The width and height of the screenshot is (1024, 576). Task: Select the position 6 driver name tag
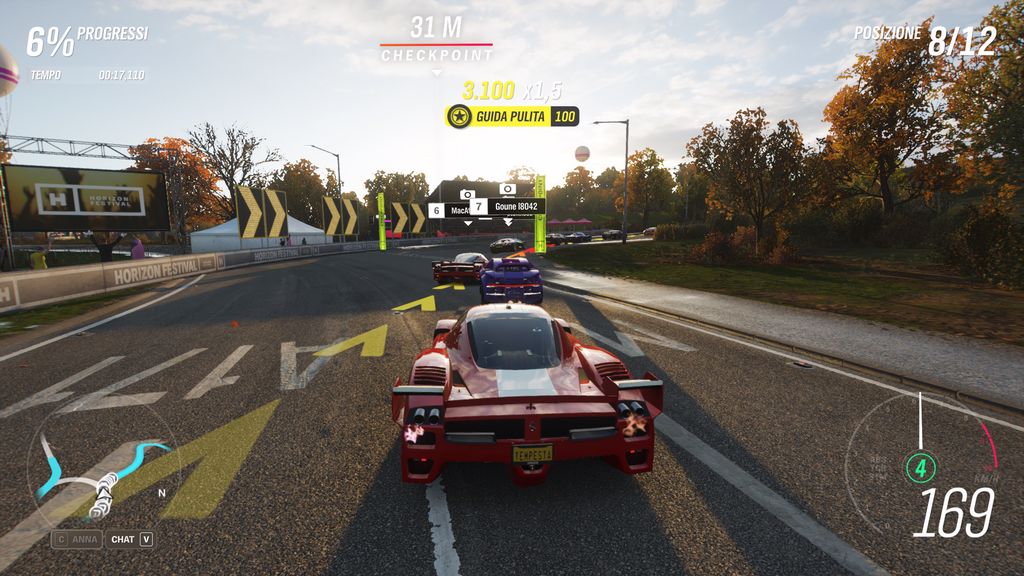click(450, 210)
